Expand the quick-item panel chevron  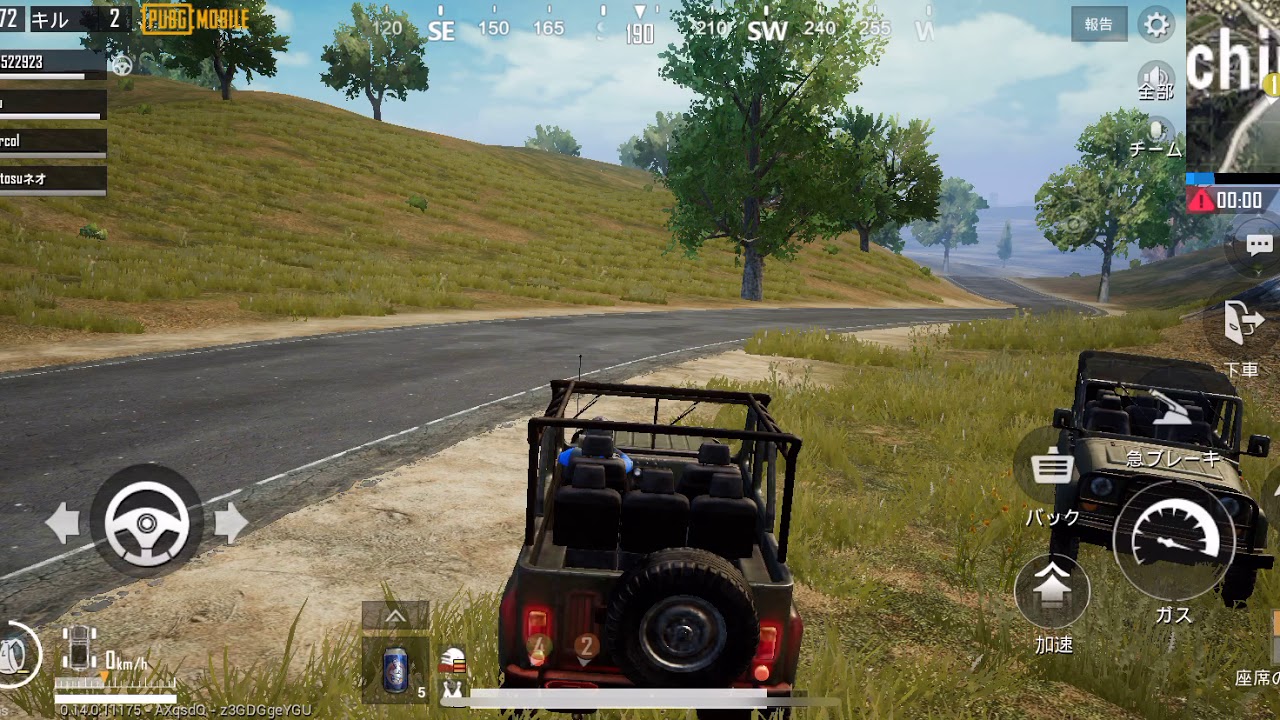coord(394,614)
